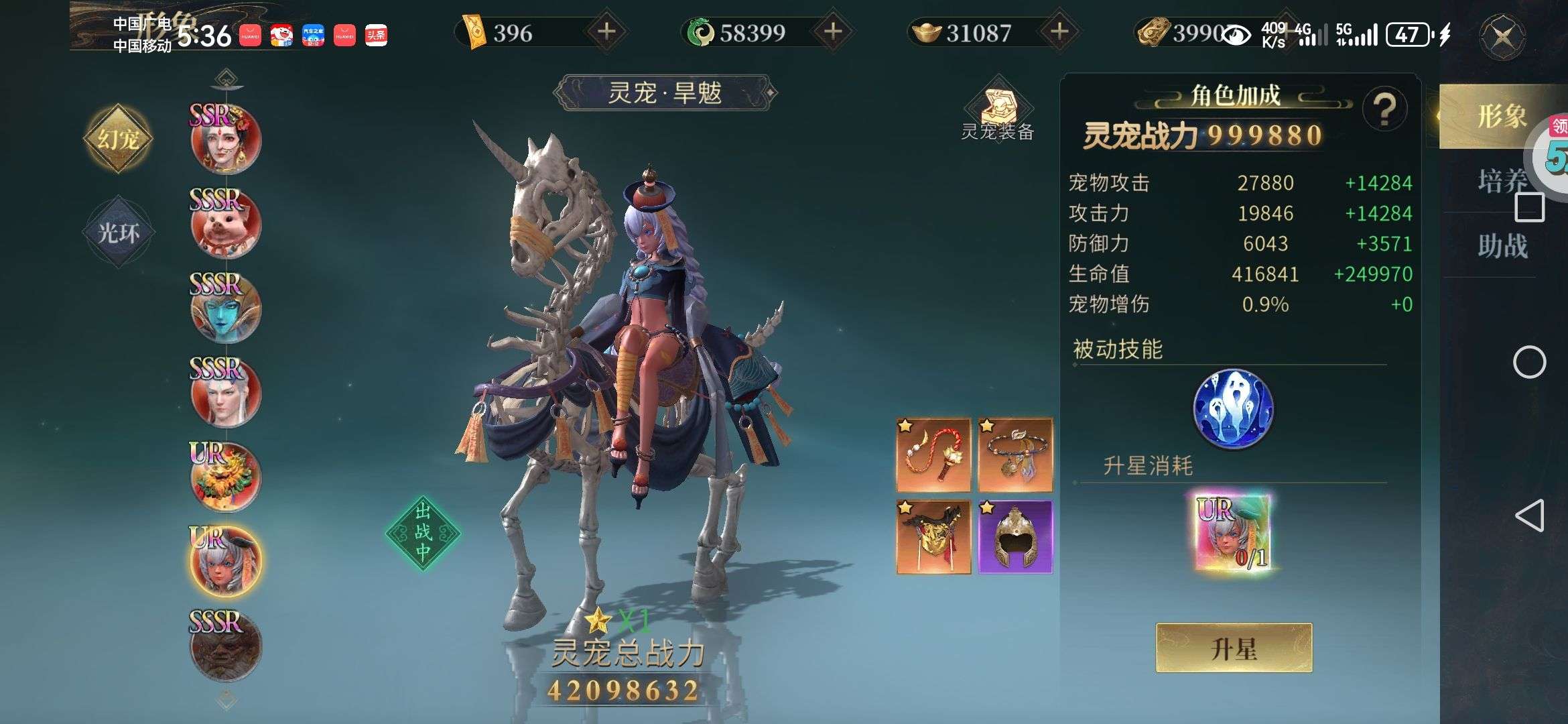
Task: Select the 形象 appearance tab
Action: pos(1501,117)
